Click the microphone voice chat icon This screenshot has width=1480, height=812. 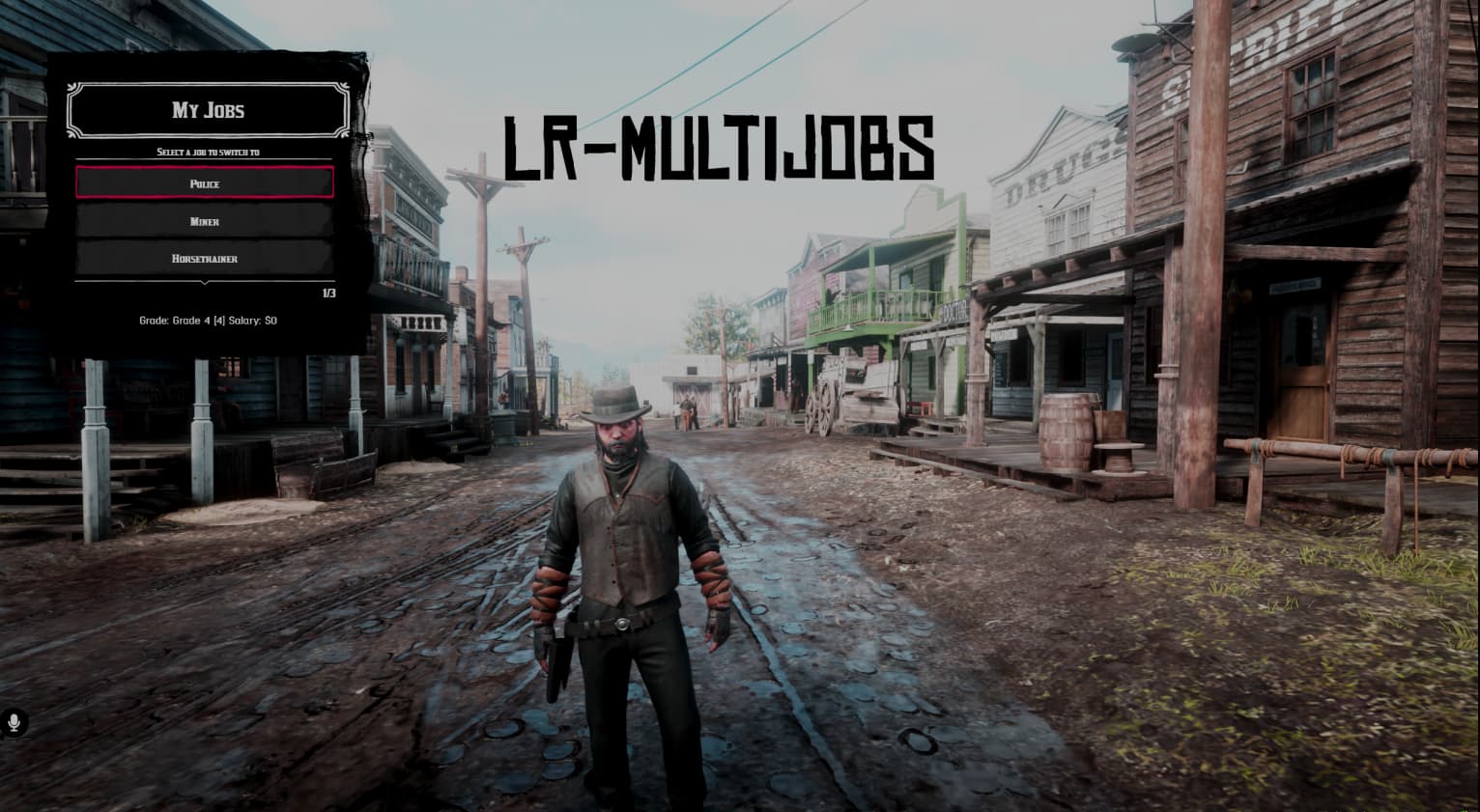pos(14,720)
